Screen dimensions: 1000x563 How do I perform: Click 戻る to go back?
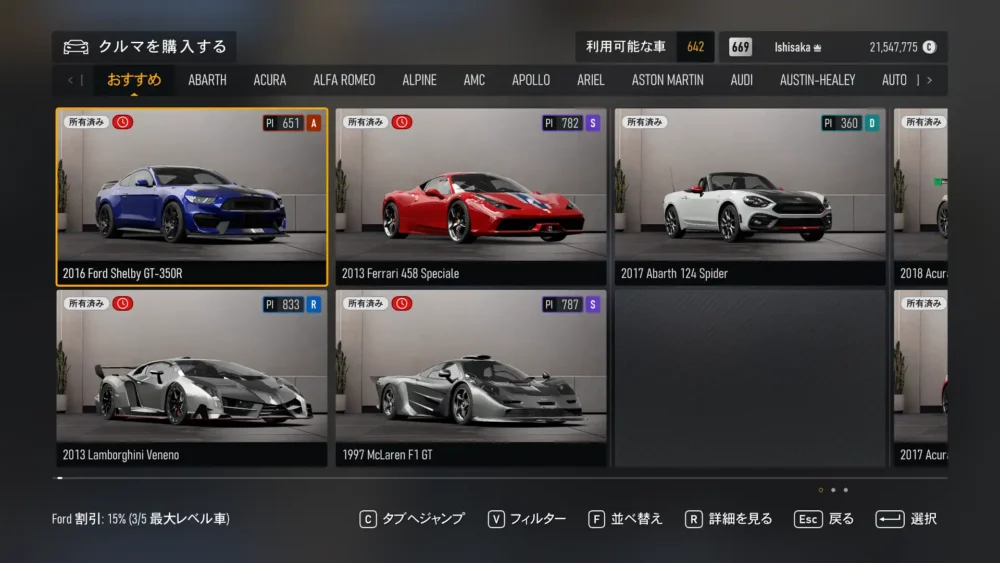point(825,519)
